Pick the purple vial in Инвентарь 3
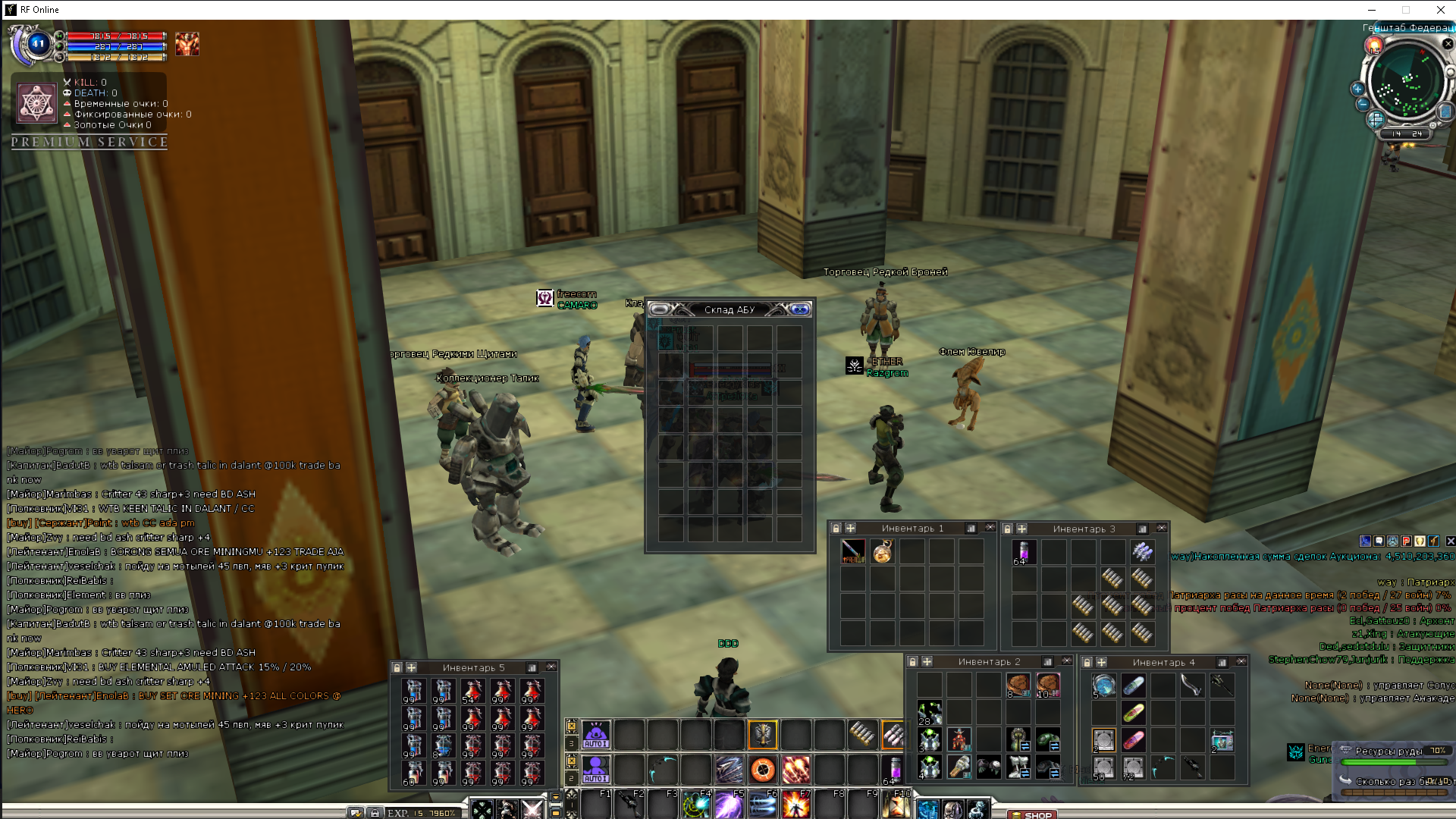 [x=1023, y=551]
